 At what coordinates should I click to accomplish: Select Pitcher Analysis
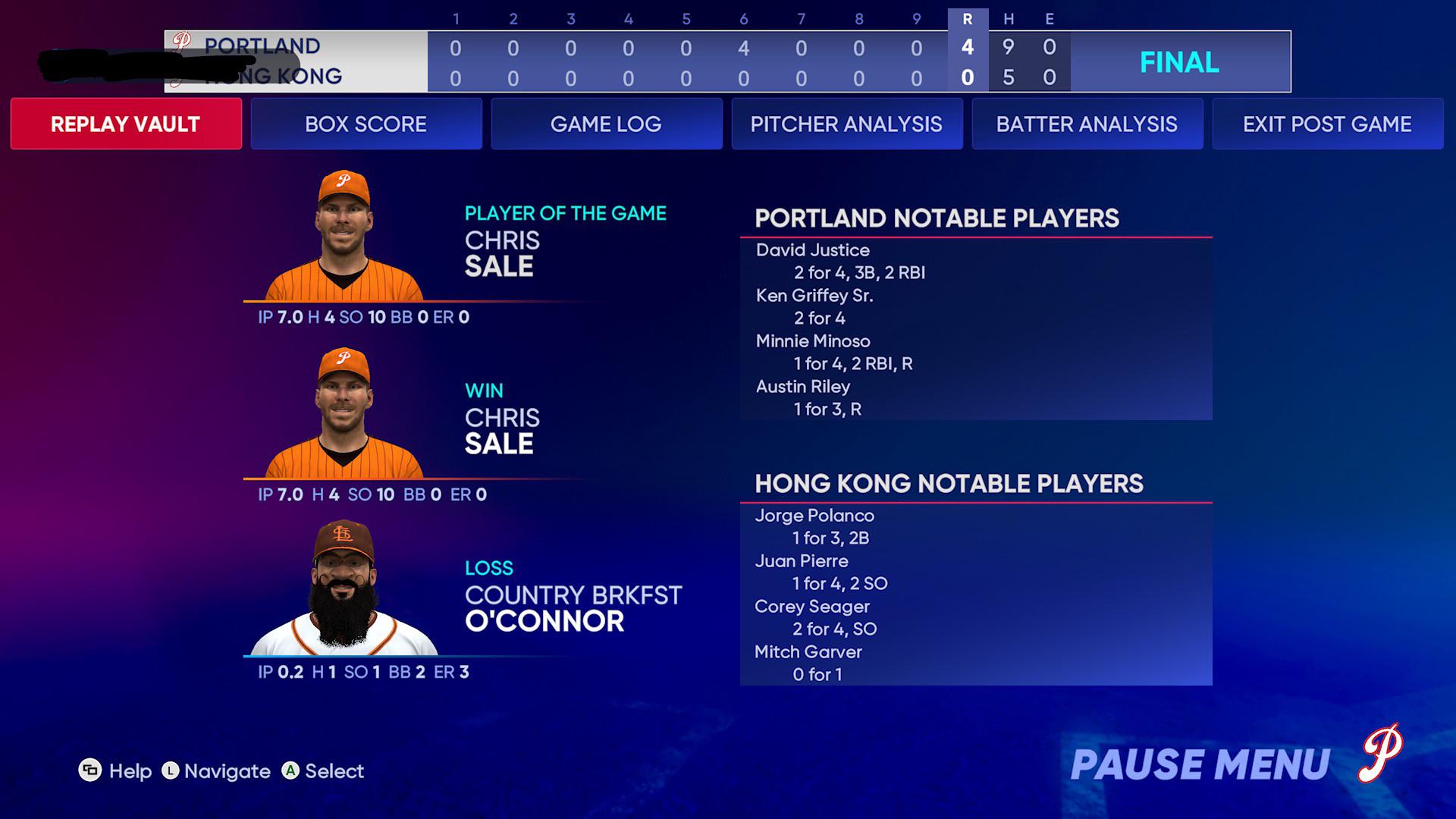tap(846, 124)
